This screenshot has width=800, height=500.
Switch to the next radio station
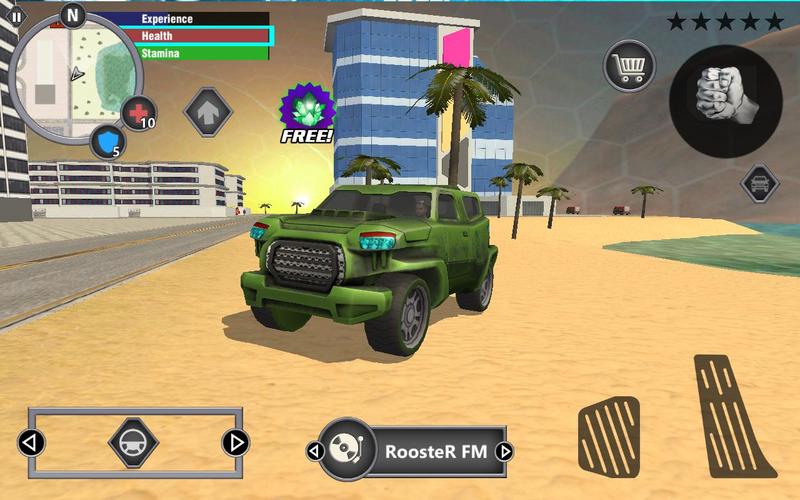coord(504,451)
